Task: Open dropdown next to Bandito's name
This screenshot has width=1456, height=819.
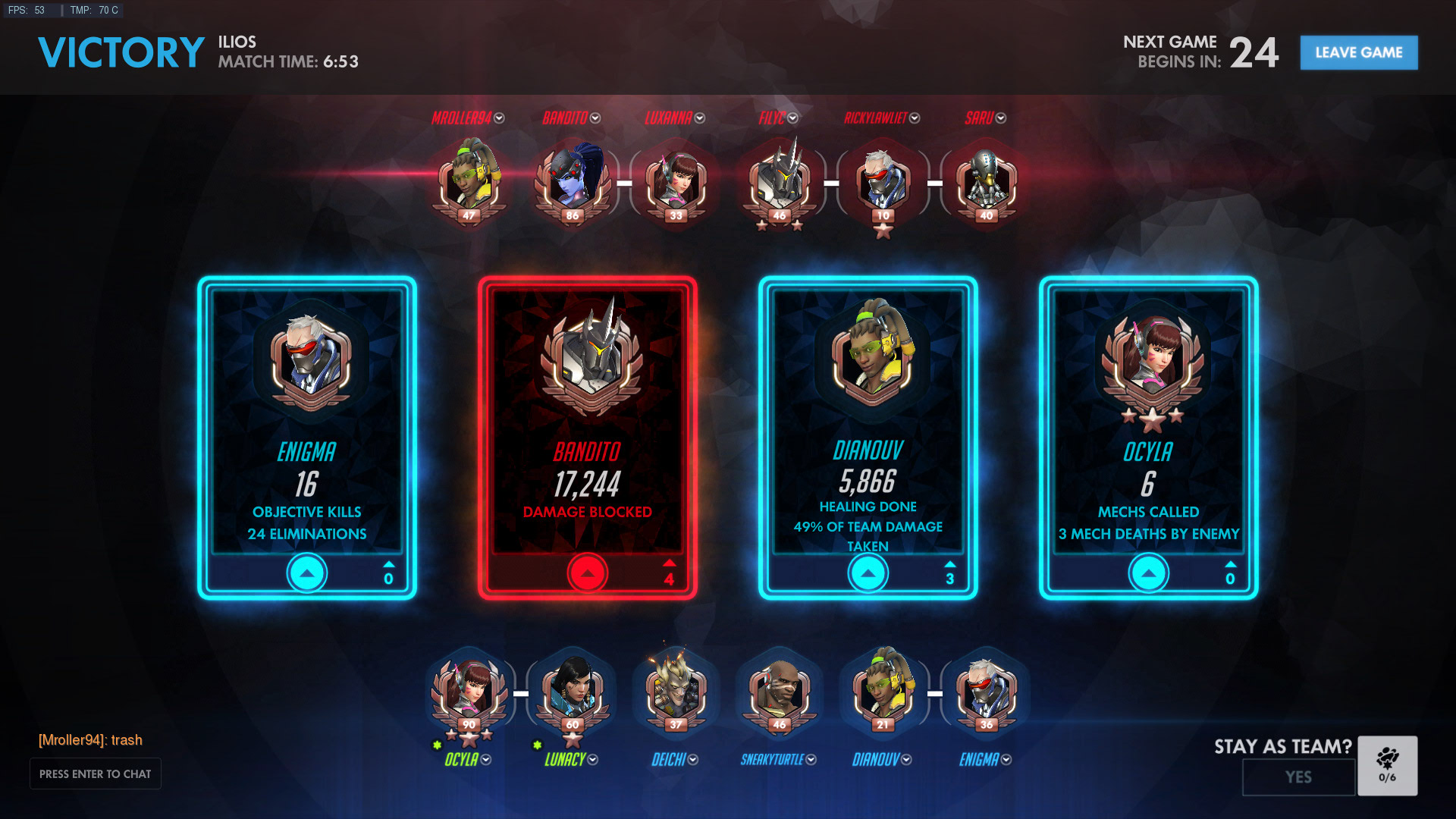Action: pyautogui.click(x=595, y=118)
